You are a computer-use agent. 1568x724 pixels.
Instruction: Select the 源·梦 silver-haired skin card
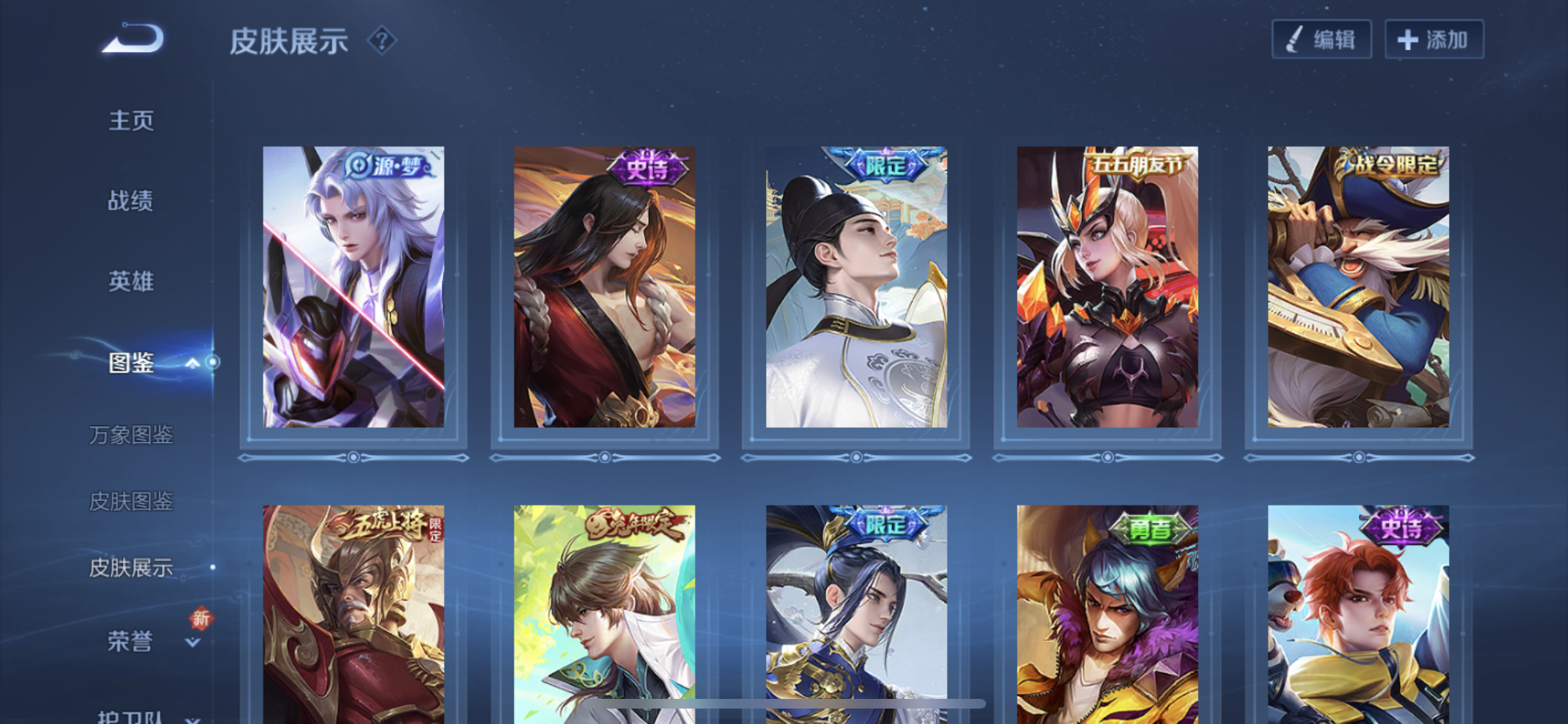pyautogui.click(x=353, y=287)
